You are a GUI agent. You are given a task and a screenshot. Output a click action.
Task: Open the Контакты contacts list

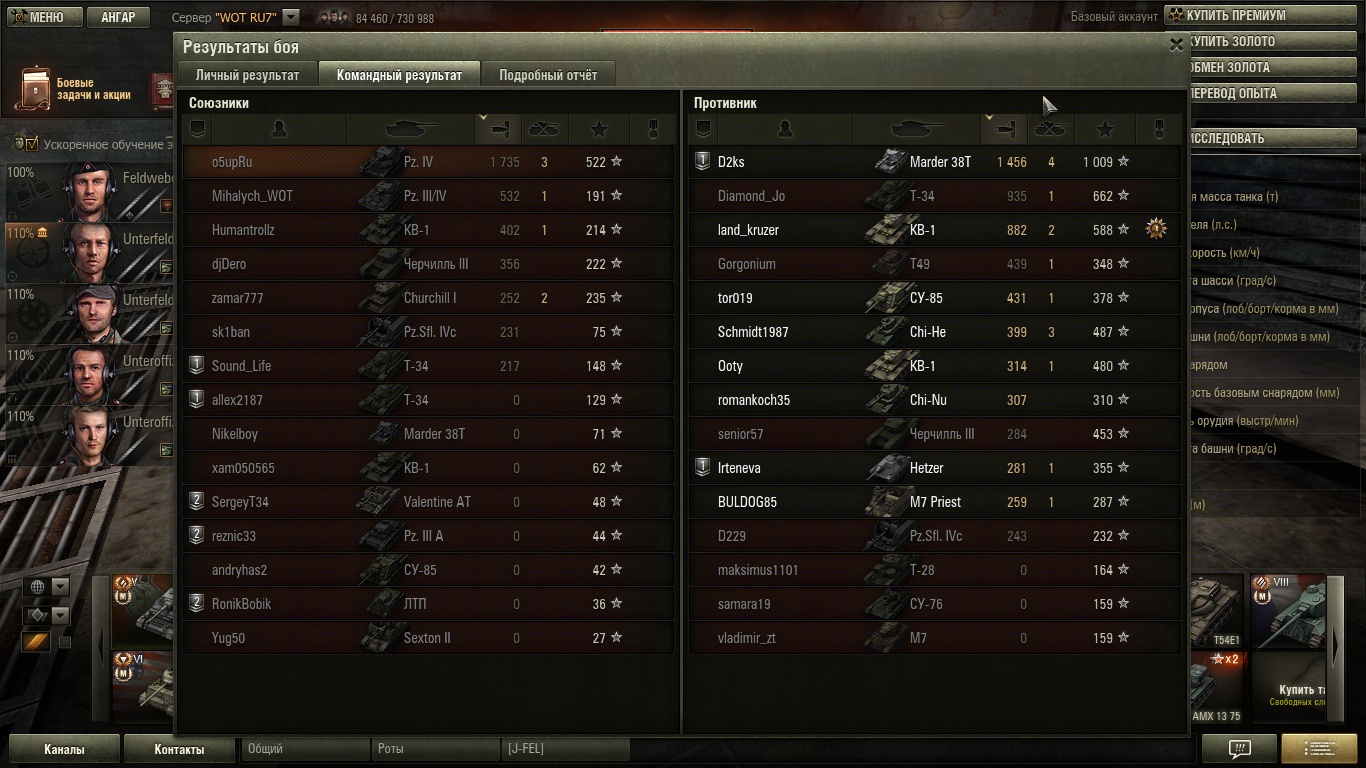click(179, 749)
